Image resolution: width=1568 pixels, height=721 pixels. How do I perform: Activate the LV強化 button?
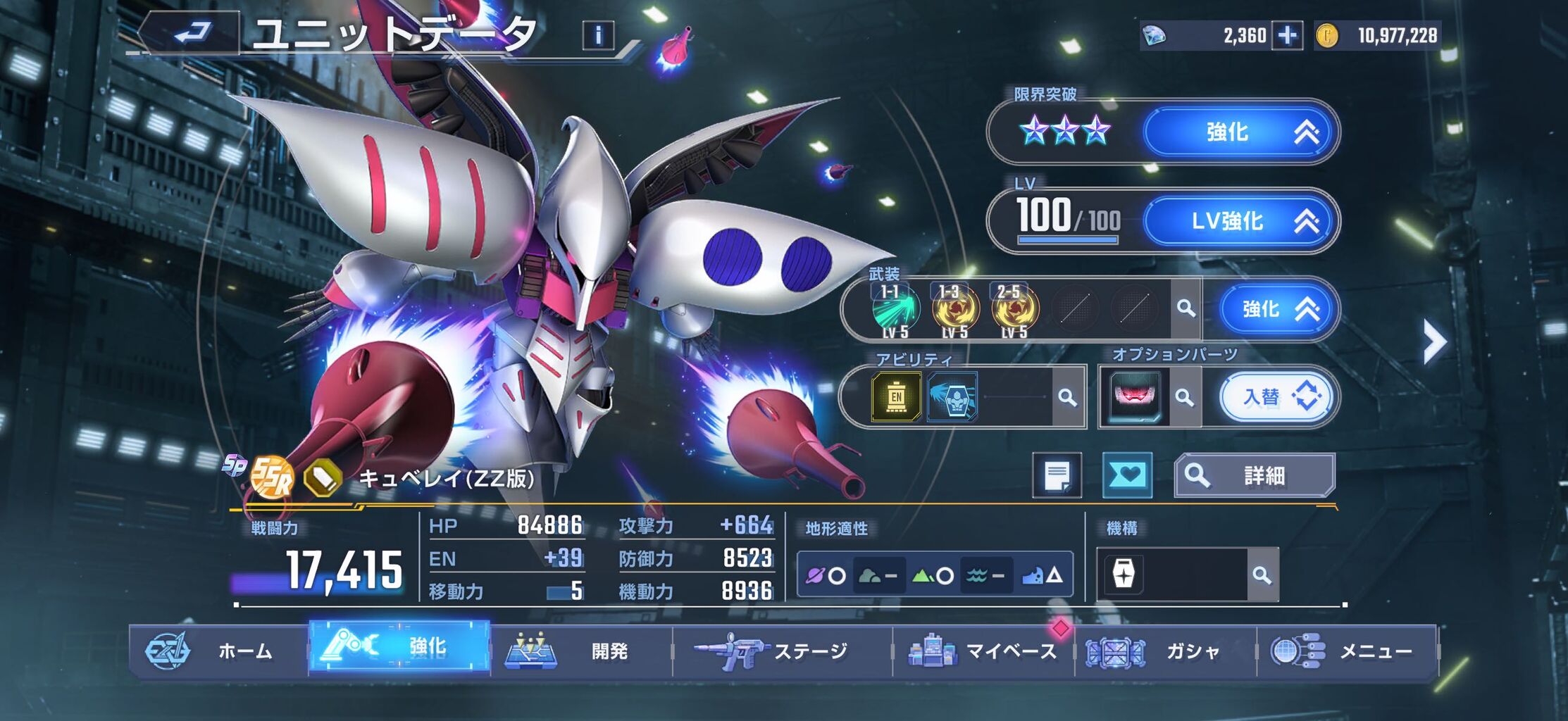click(x=1240, y=221)
